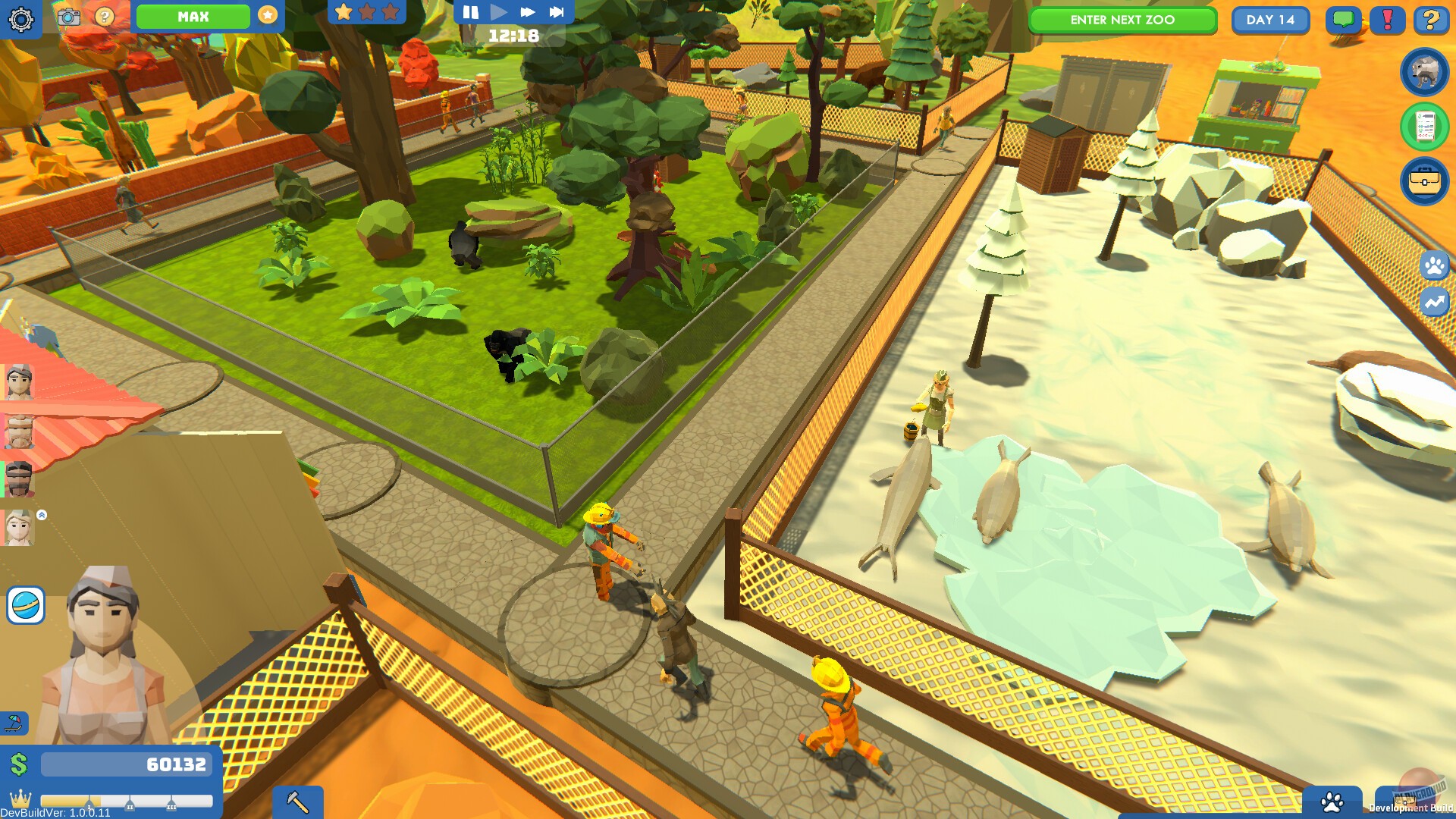Viewport: 1456px width, 819px height.
Task: Open the statistics trending-arrow panel
Action: 1436,302
